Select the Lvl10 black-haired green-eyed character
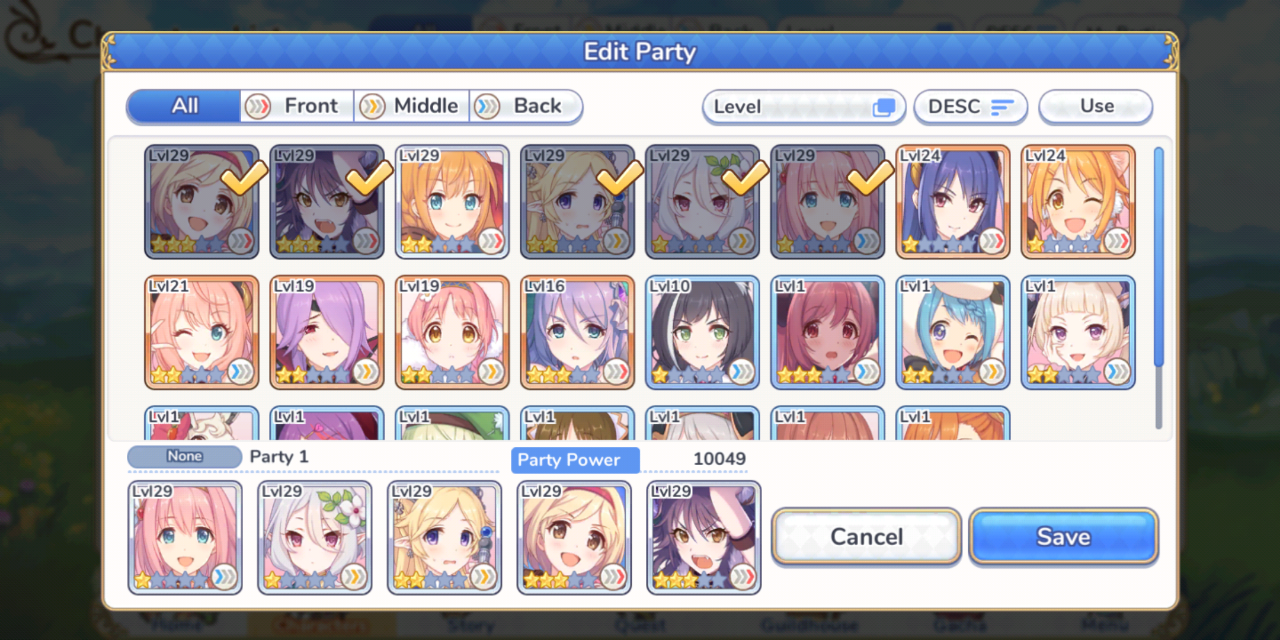This screenshot has height=640, width=1280. tap(702, 332)
